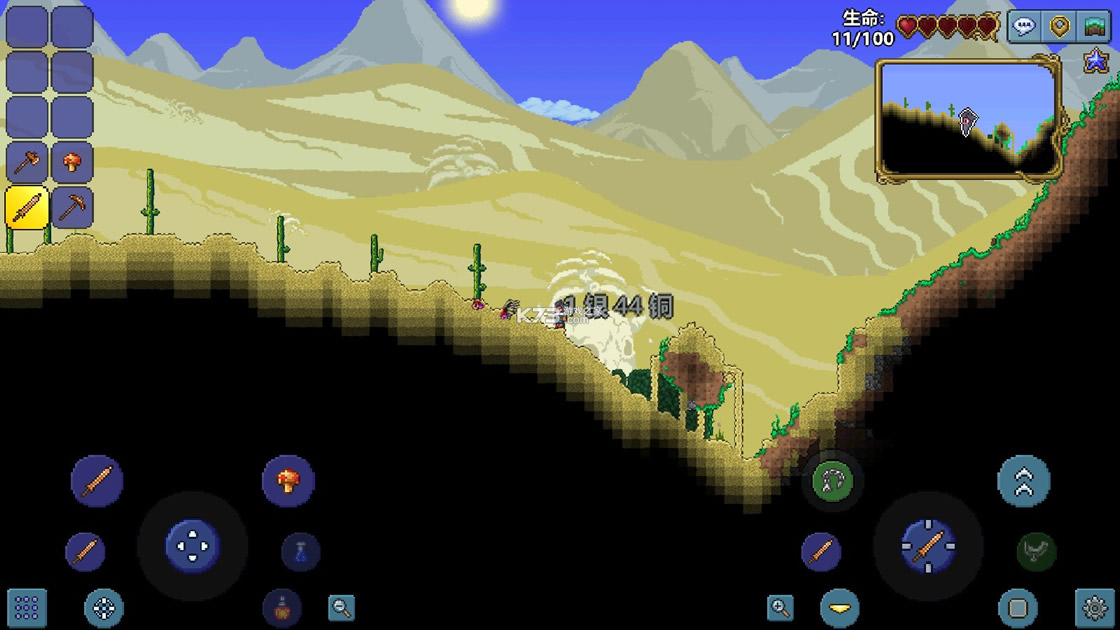
Task: Use the blue mana potion quick button
Action: pyautogui.click(x=300, y=552)
